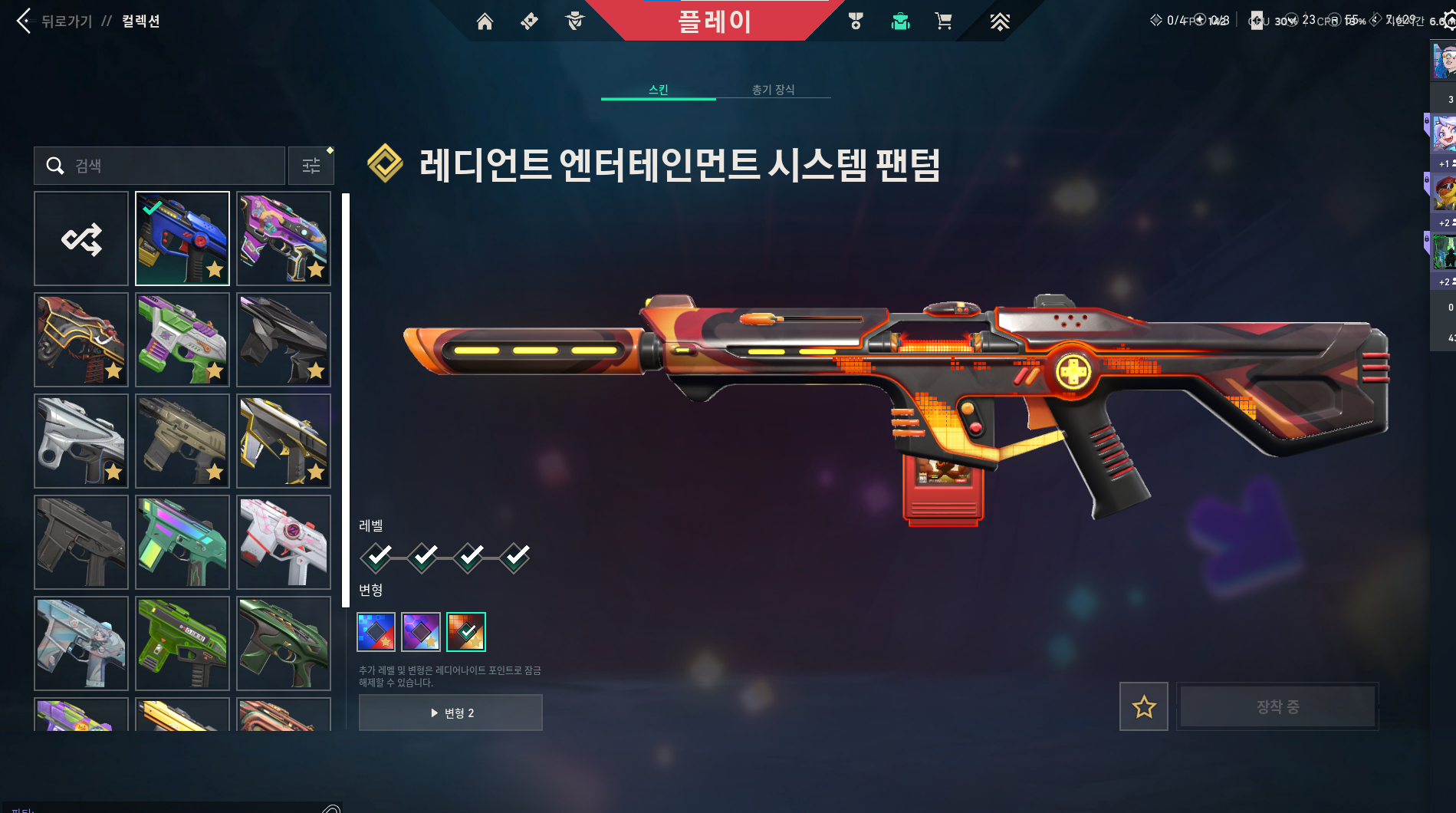Screen dimensions: 1456x813
Task: Choose the green and purple toy Phantom skin
Action: 182,340
